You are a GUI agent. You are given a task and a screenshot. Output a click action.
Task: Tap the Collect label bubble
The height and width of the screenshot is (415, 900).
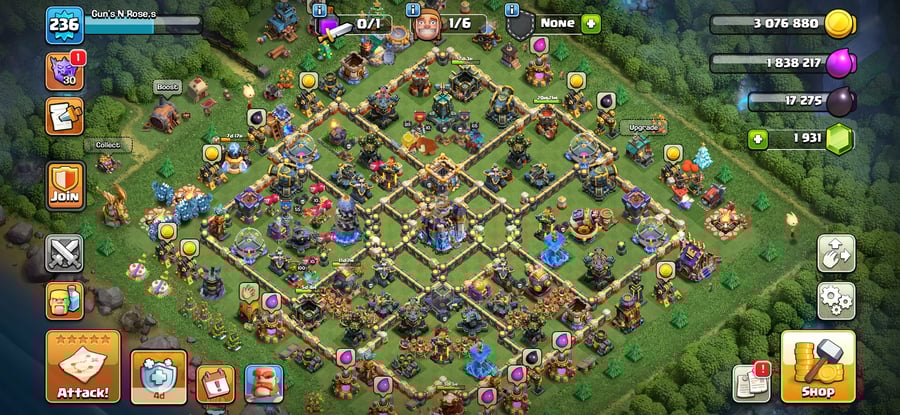click(107, 145)
